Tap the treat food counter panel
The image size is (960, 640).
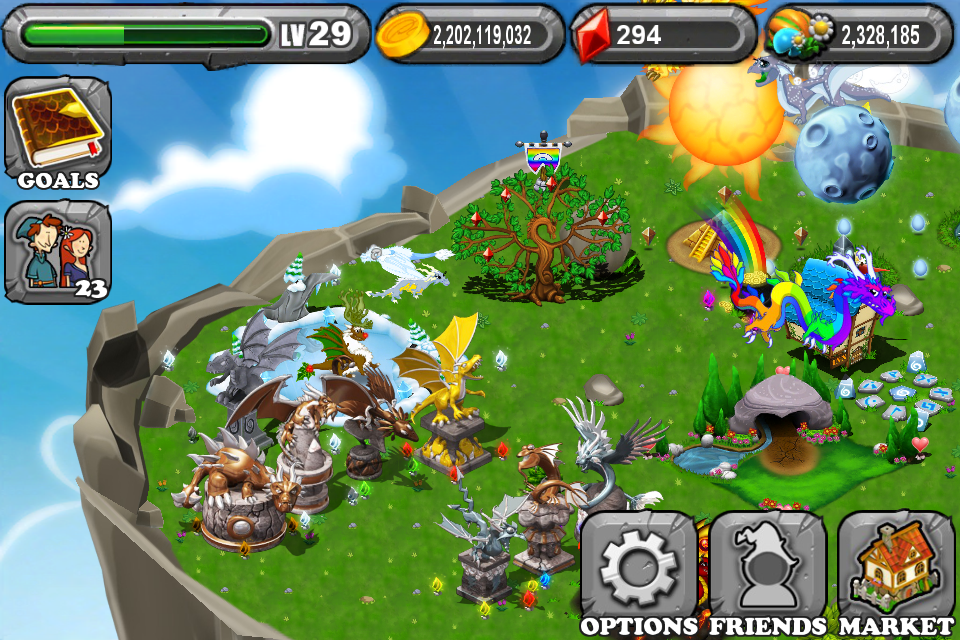click(x=858, y=35)
